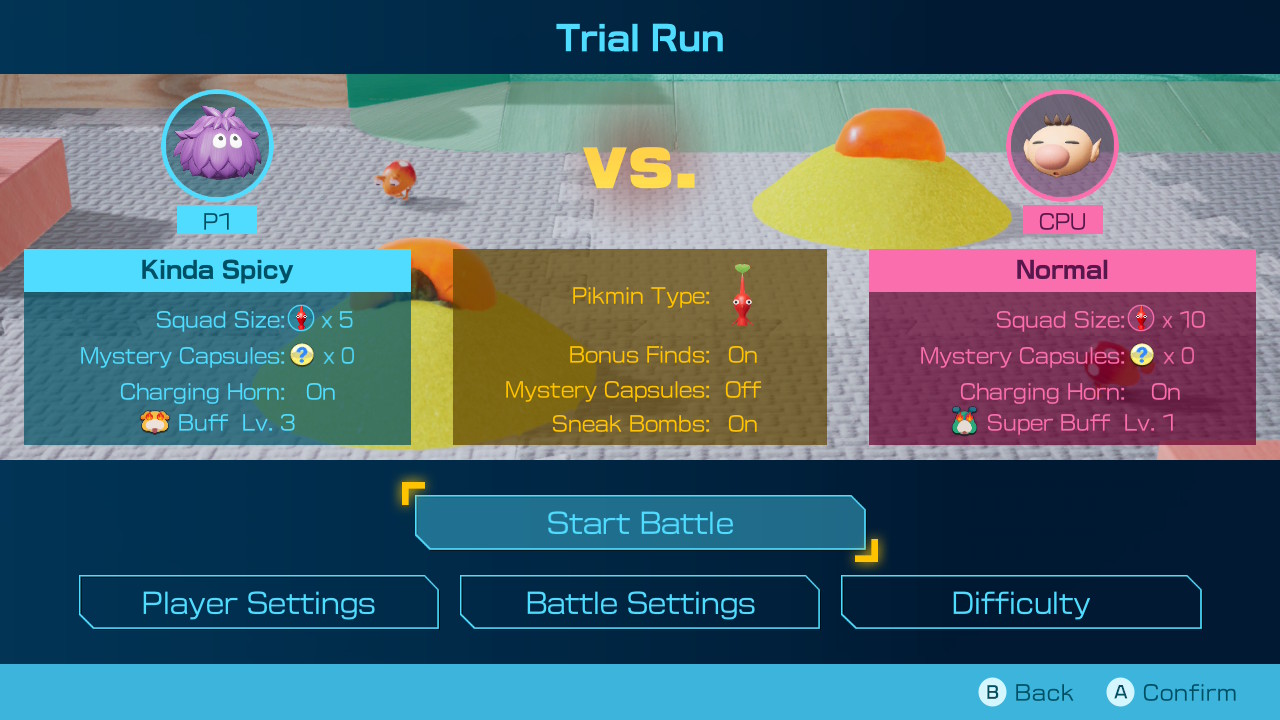The height and width of the screenshot is (720, 1280).
Task: Select the P1 purple fuzzy character portrait
Action: (217, 146)
